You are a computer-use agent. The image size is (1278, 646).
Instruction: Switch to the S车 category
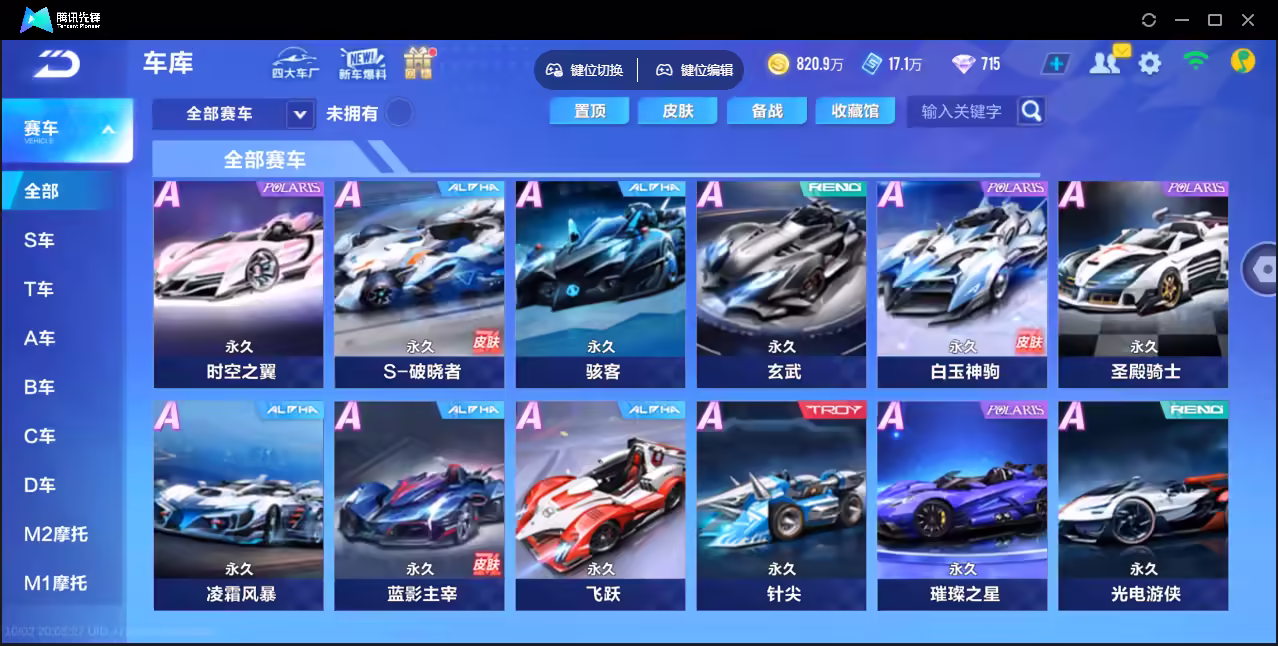coord(40,240)
